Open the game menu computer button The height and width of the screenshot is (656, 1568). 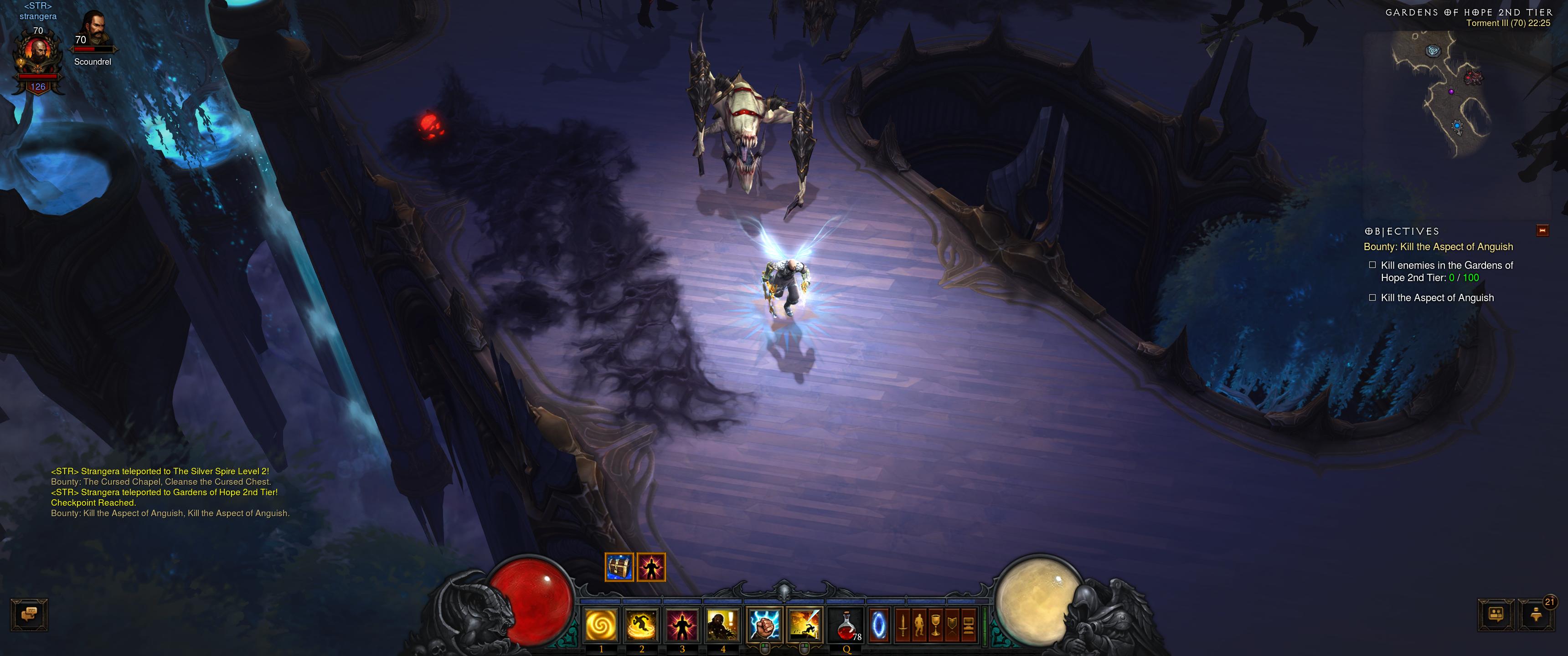(x=969, y=625)
